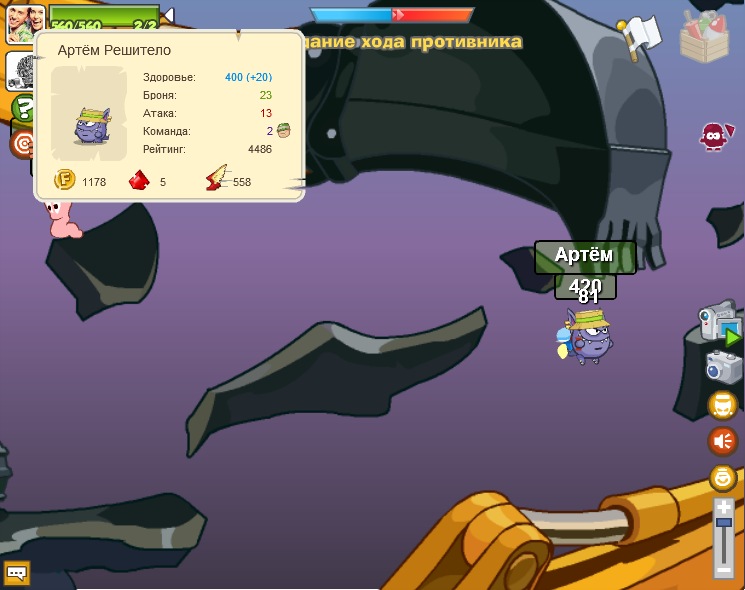Click the red offscreen enemy indicator
Image resolution: width=745 pixels, height=590 pixels.
(713, 137)
